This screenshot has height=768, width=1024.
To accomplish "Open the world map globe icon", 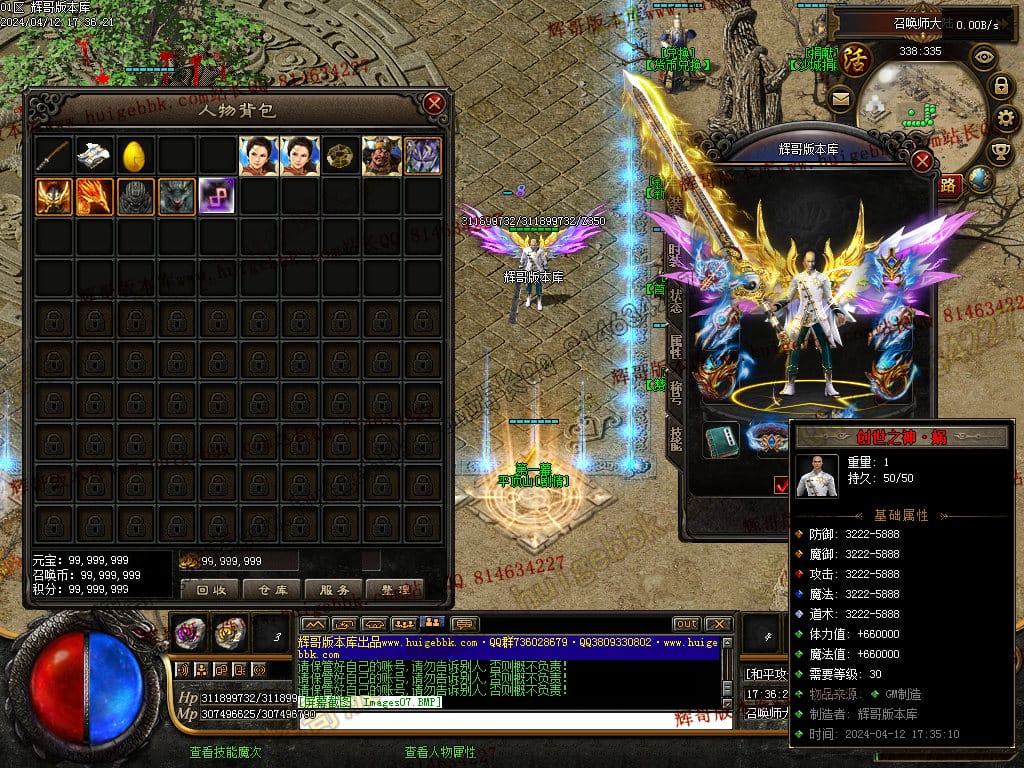I will 980,180.
